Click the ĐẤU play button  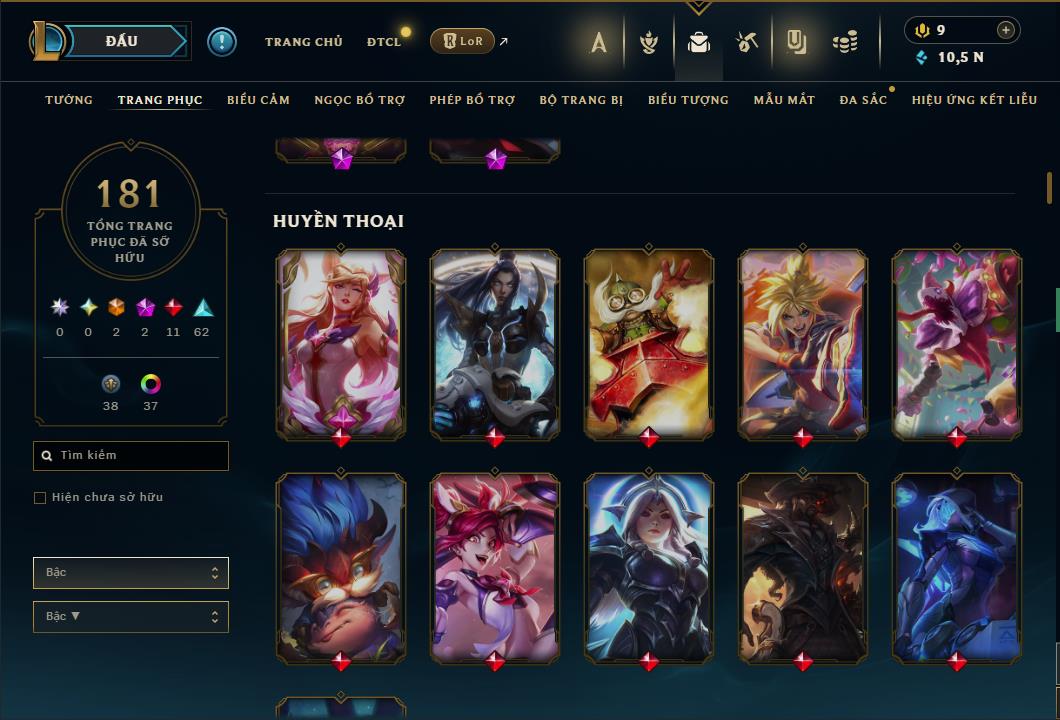coord(121,41)
